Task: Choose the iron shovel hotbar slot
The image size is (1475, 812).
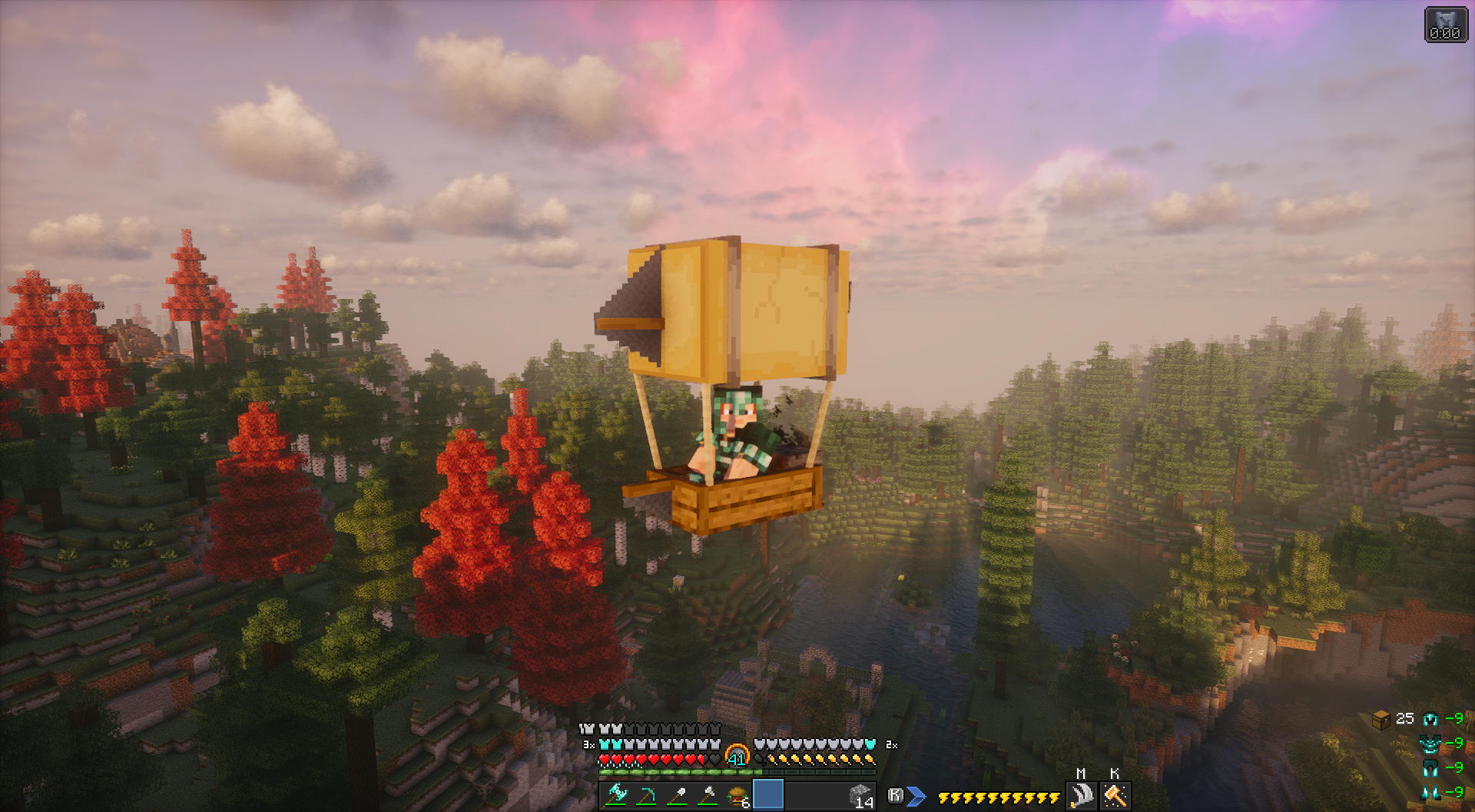Action: (x=677, y=795)
